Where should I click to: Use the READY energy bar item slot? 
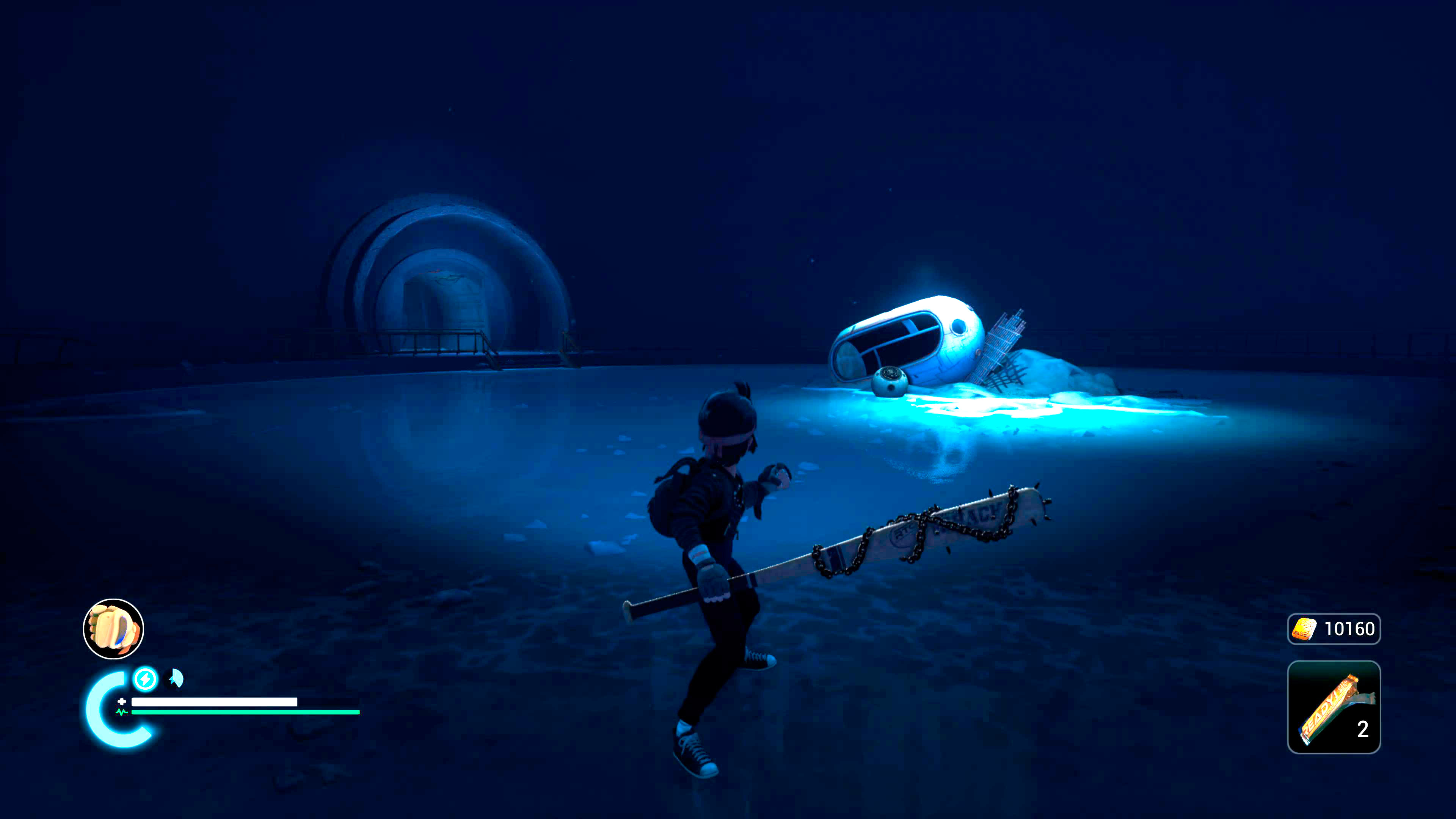tap(1334, 706)
